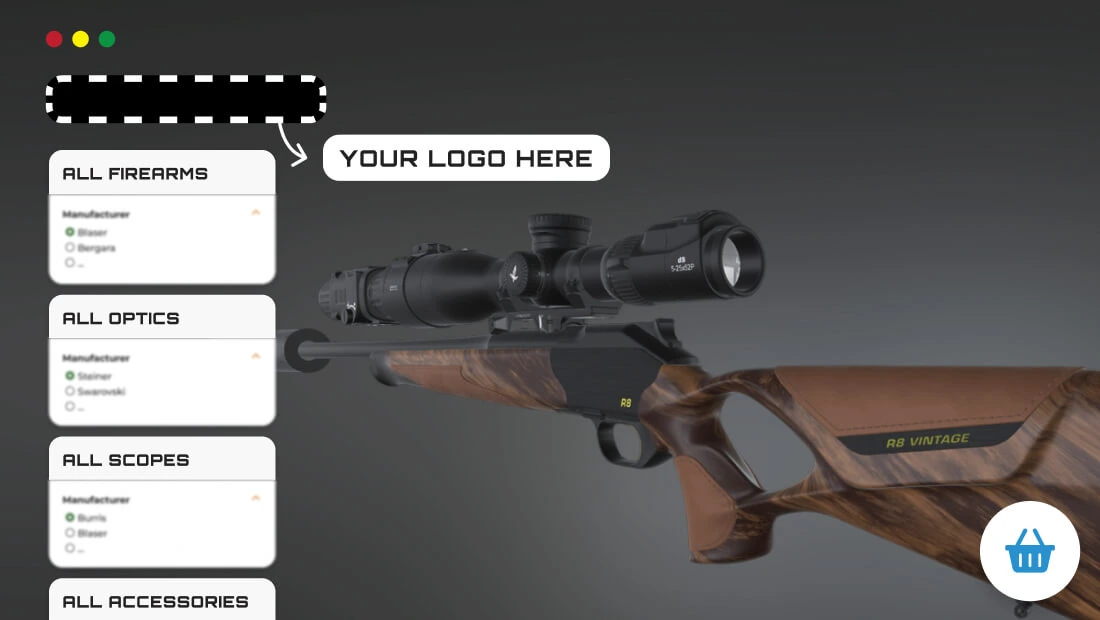Collapse the optics Manufacturer filter arrow

(256, 356)
